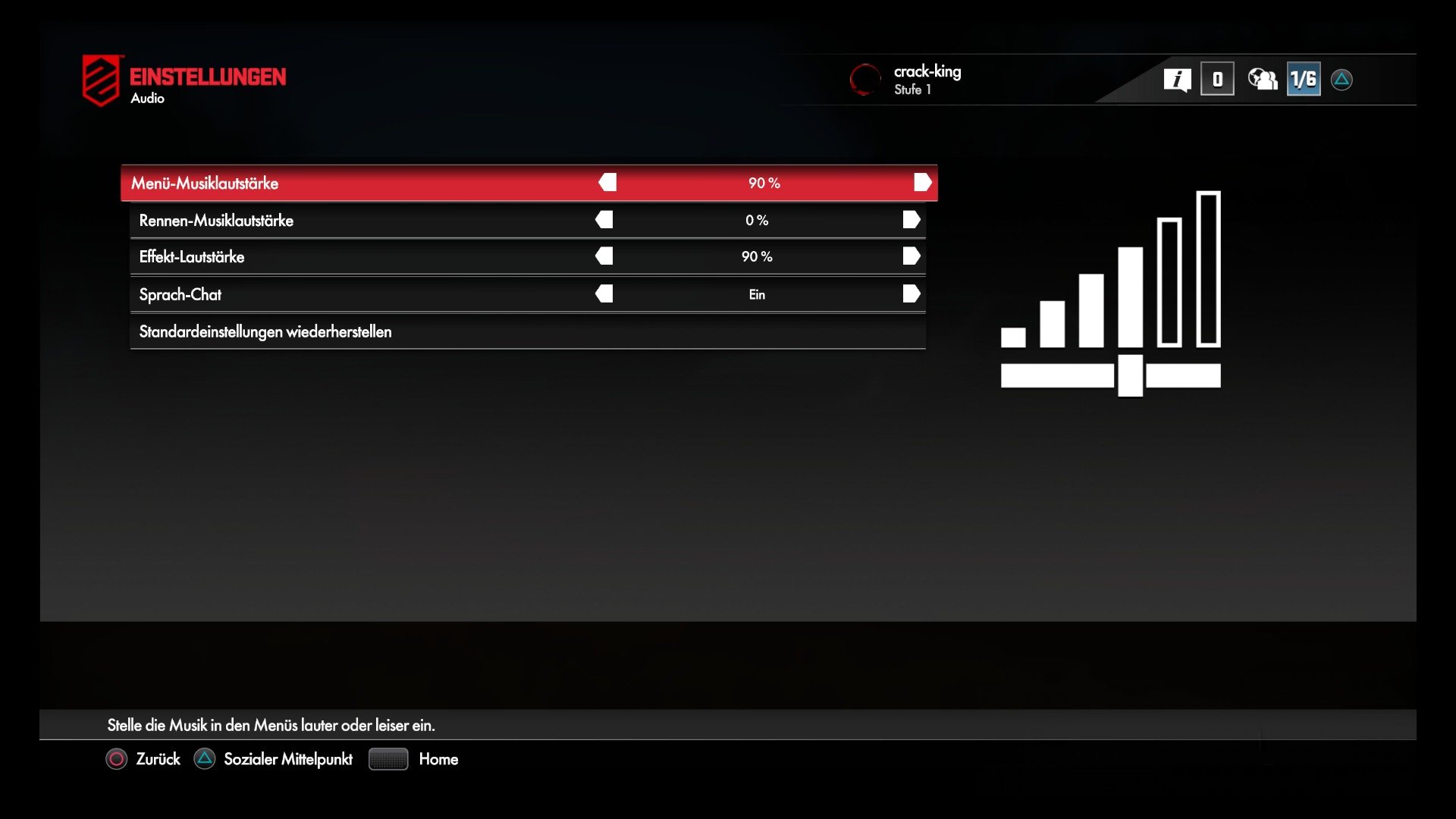The width and height of the screenshot is (1456, 819).
Task: Click the Home keyboard icon at the bottom
Action: (x=388, y=759)
